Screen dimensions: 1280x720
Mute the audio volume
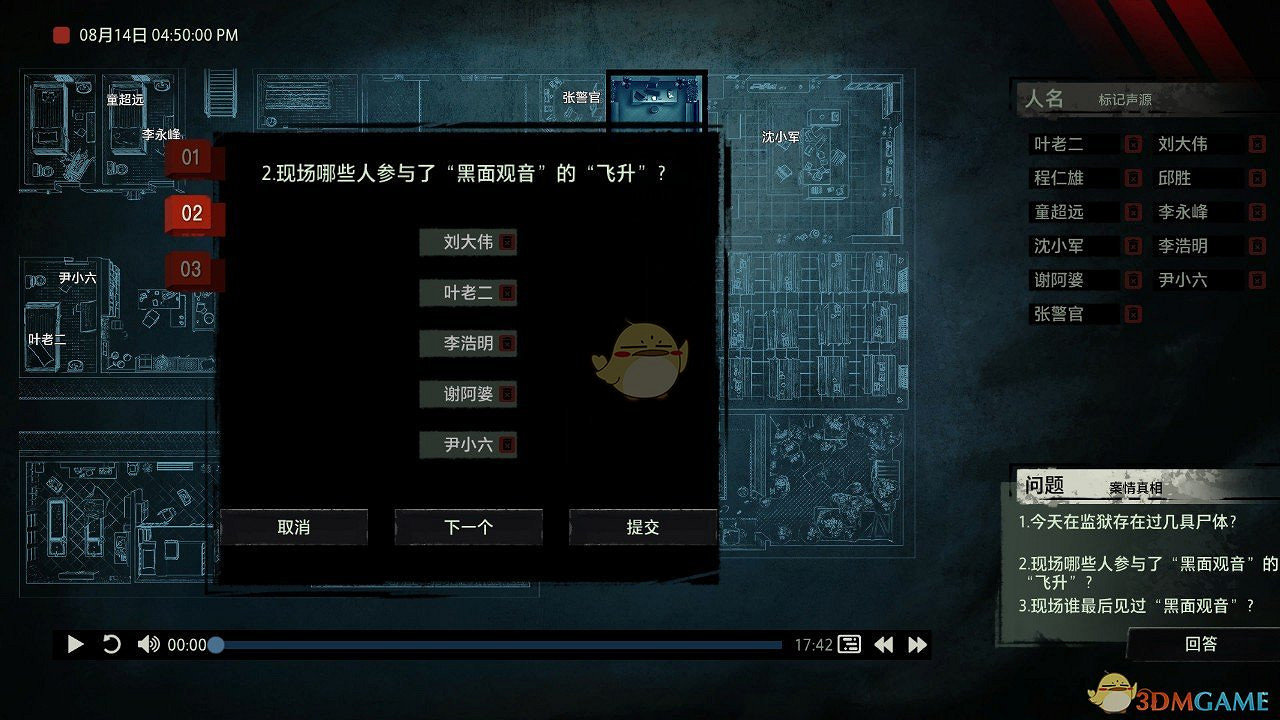[148, 644]
